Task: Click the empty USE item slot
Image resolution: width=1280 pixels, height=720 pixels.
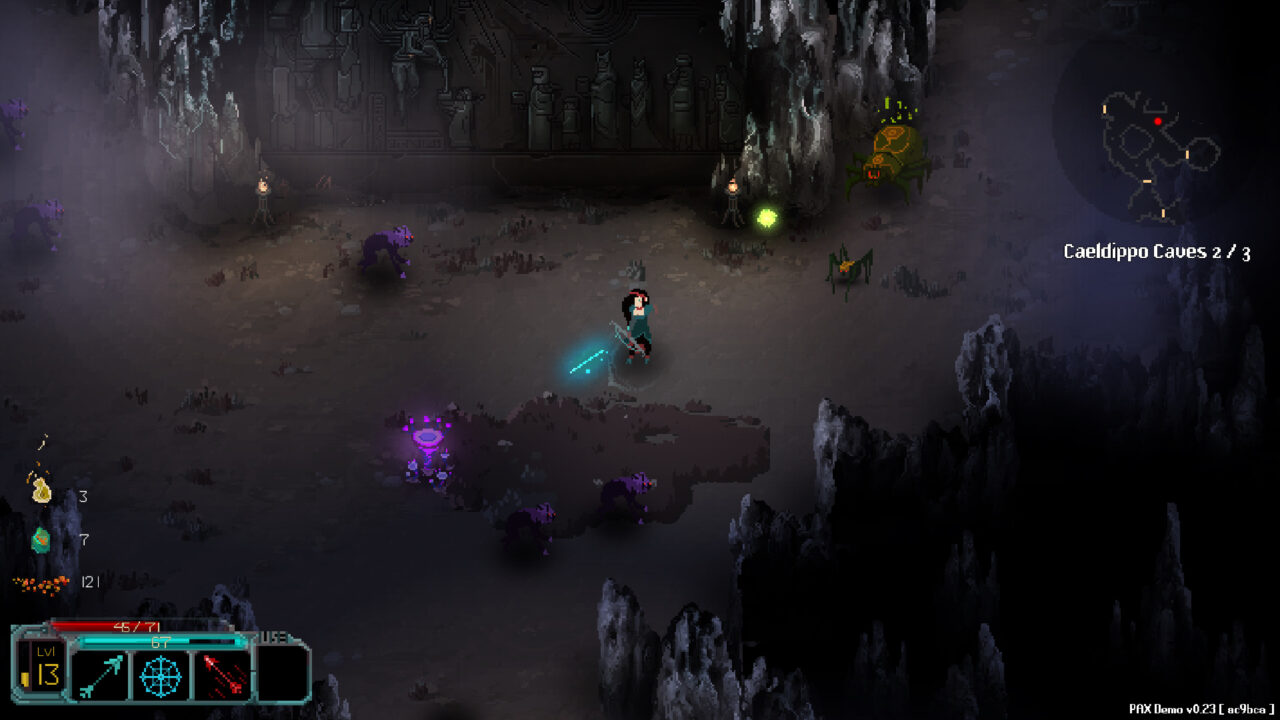Action: [x=281, y=675]
